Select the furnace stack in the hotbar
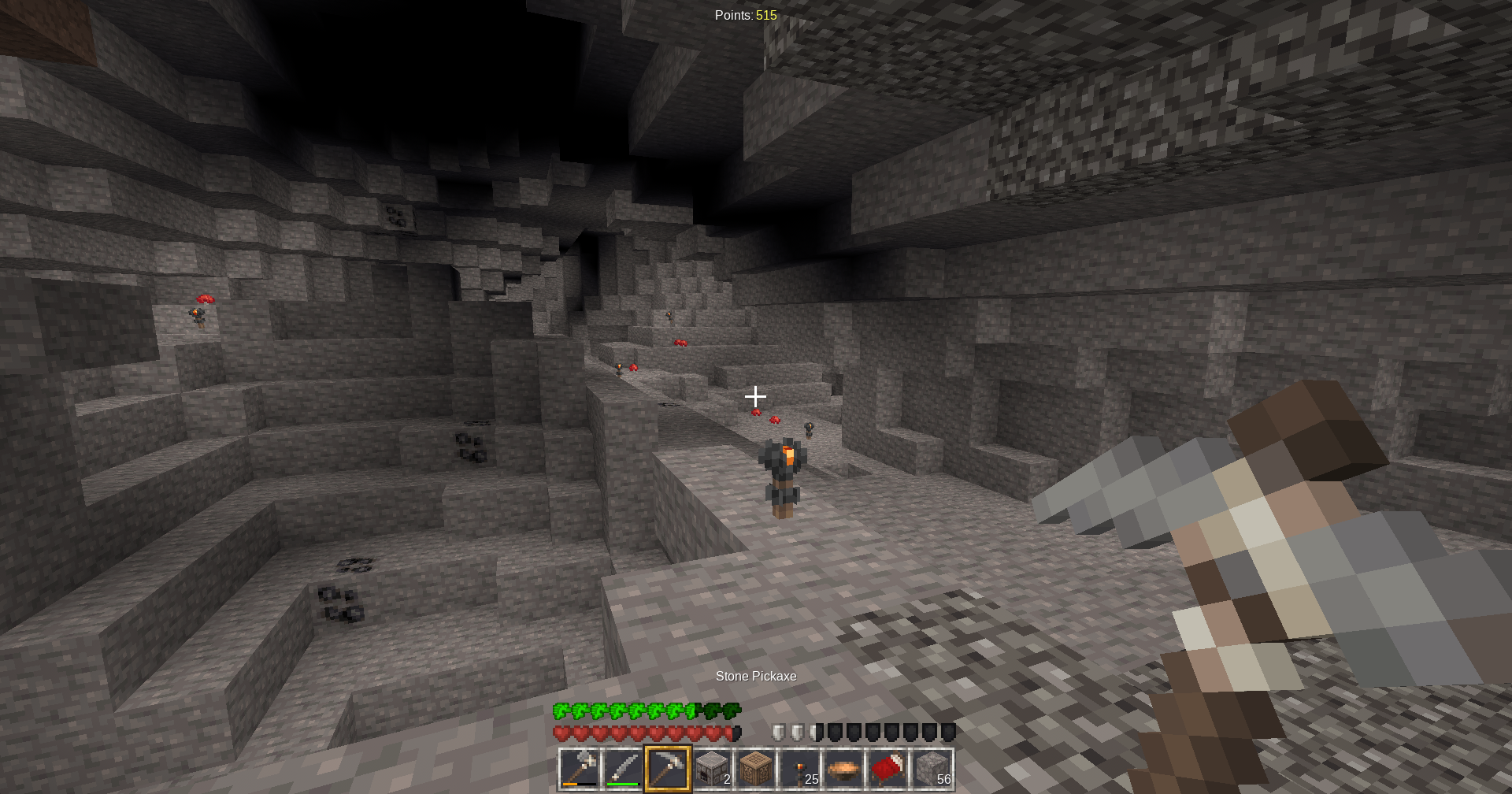Viewport: 1512px width, 794px height. click(712, 769)
